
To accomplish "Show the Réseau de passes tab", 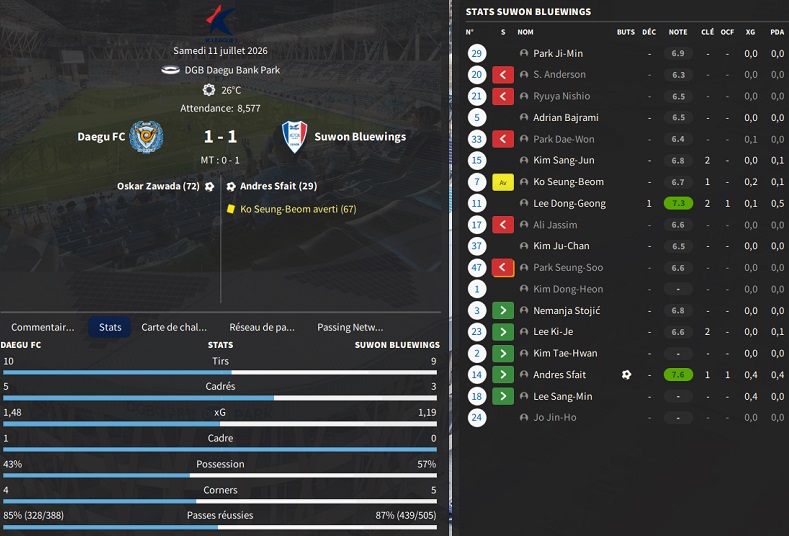I will click(x=262, y=327).
